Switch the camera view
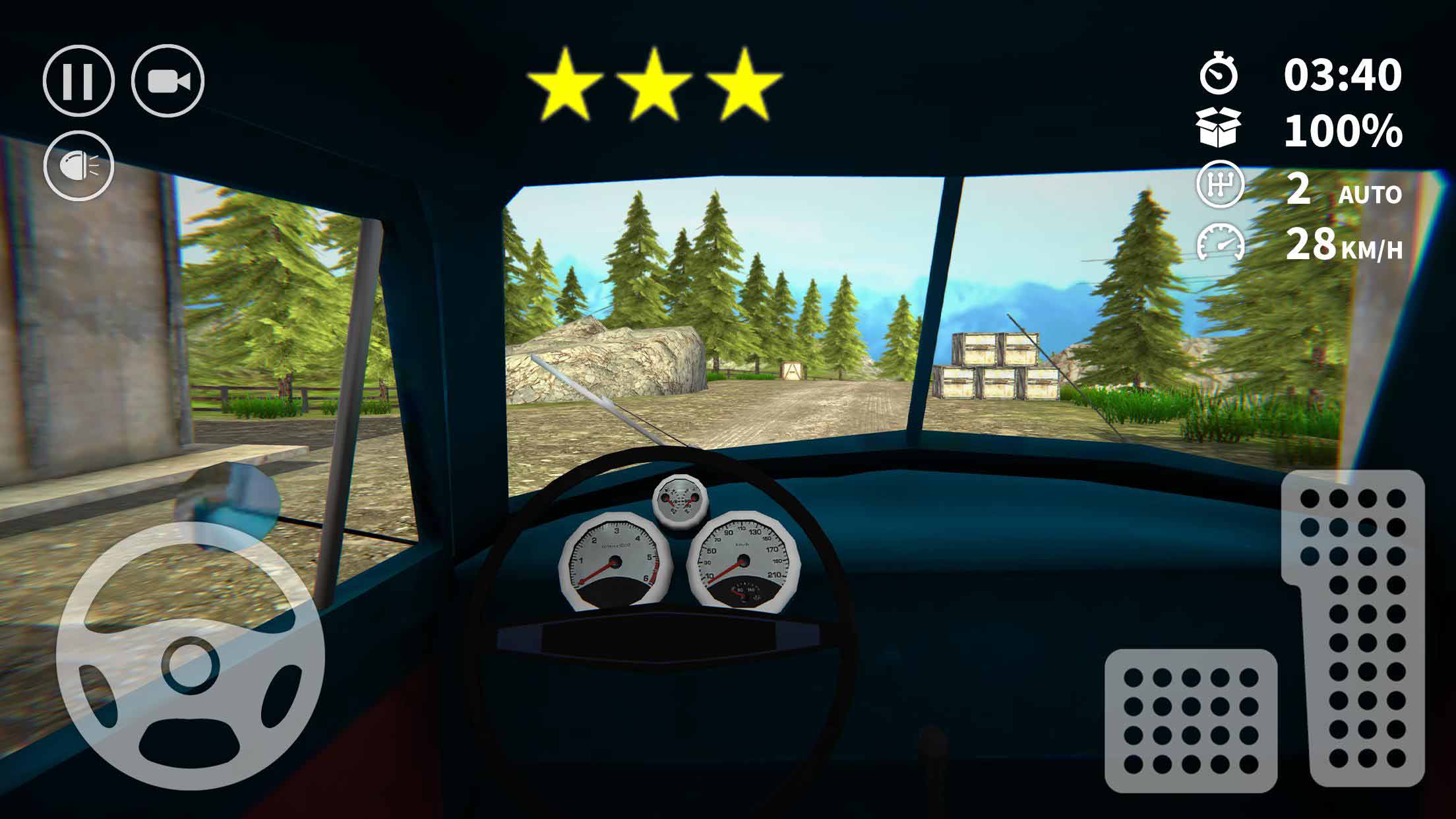 [168, 81]
